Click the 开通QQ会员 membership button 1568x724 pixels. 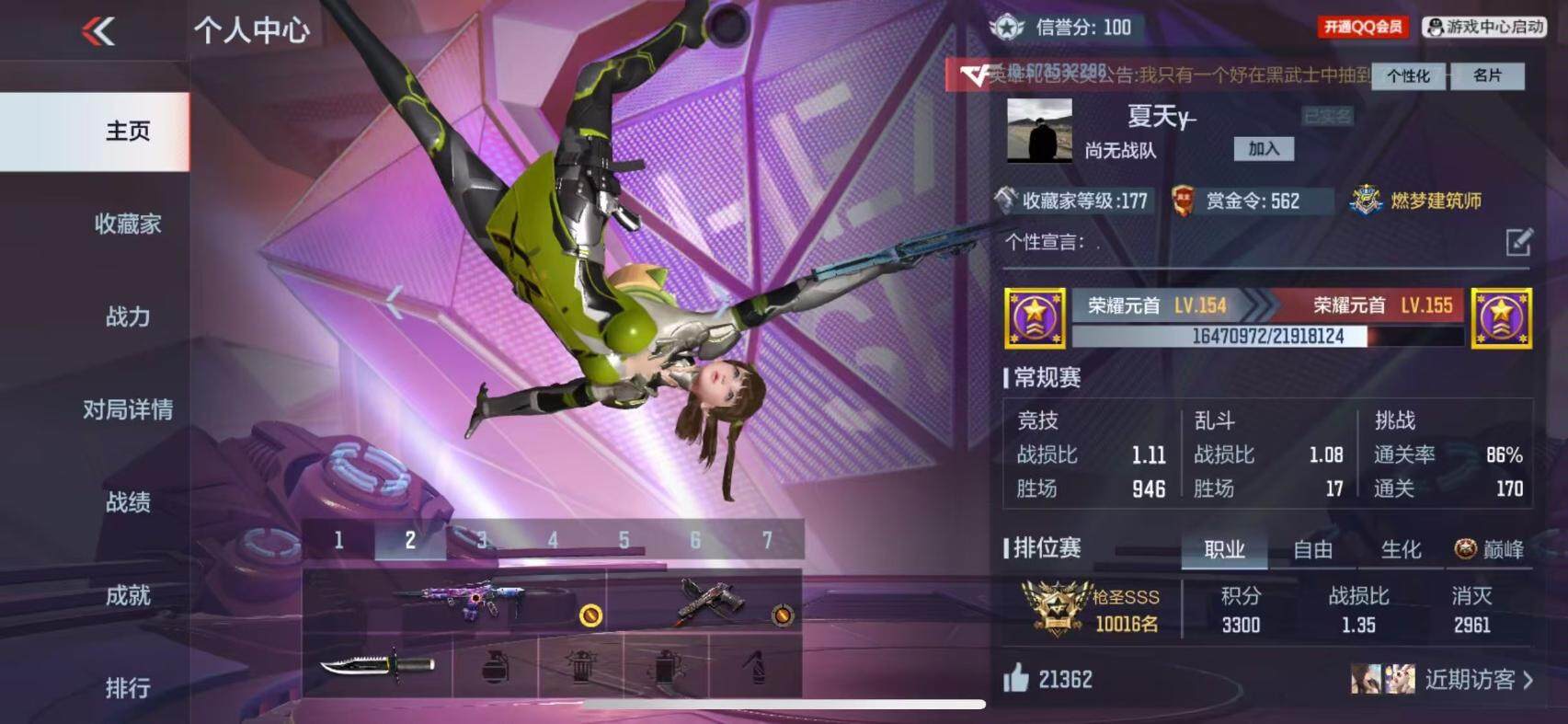point(1363,27)
